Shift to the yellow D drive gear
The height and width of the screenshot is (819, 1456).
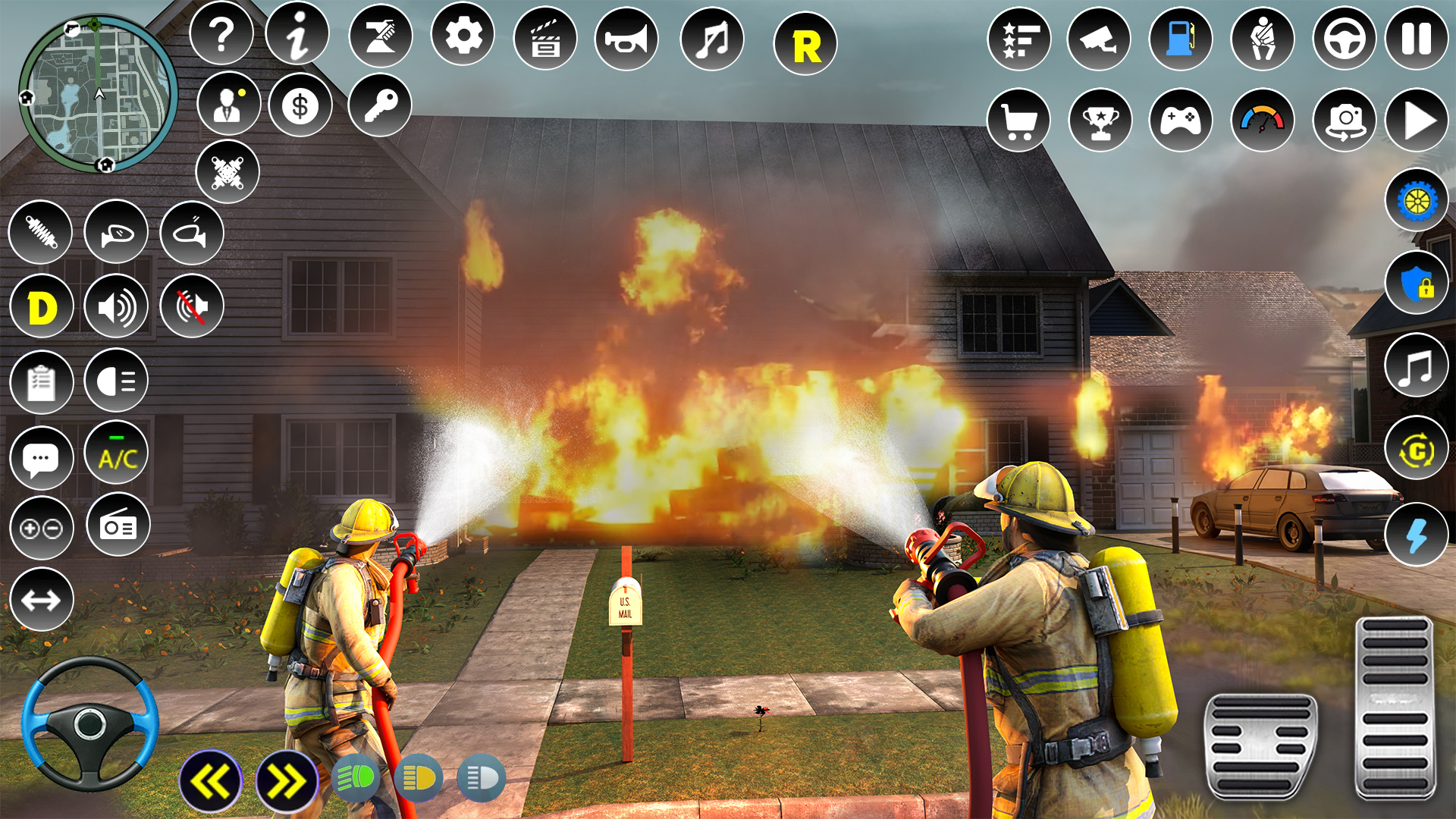(42, 307)
